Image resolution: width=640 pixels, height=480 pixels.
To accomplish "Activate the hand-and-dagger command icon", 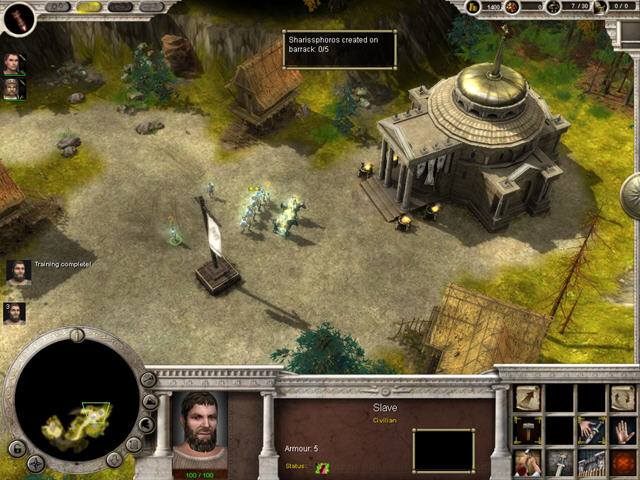I will (x=592, y=430).
